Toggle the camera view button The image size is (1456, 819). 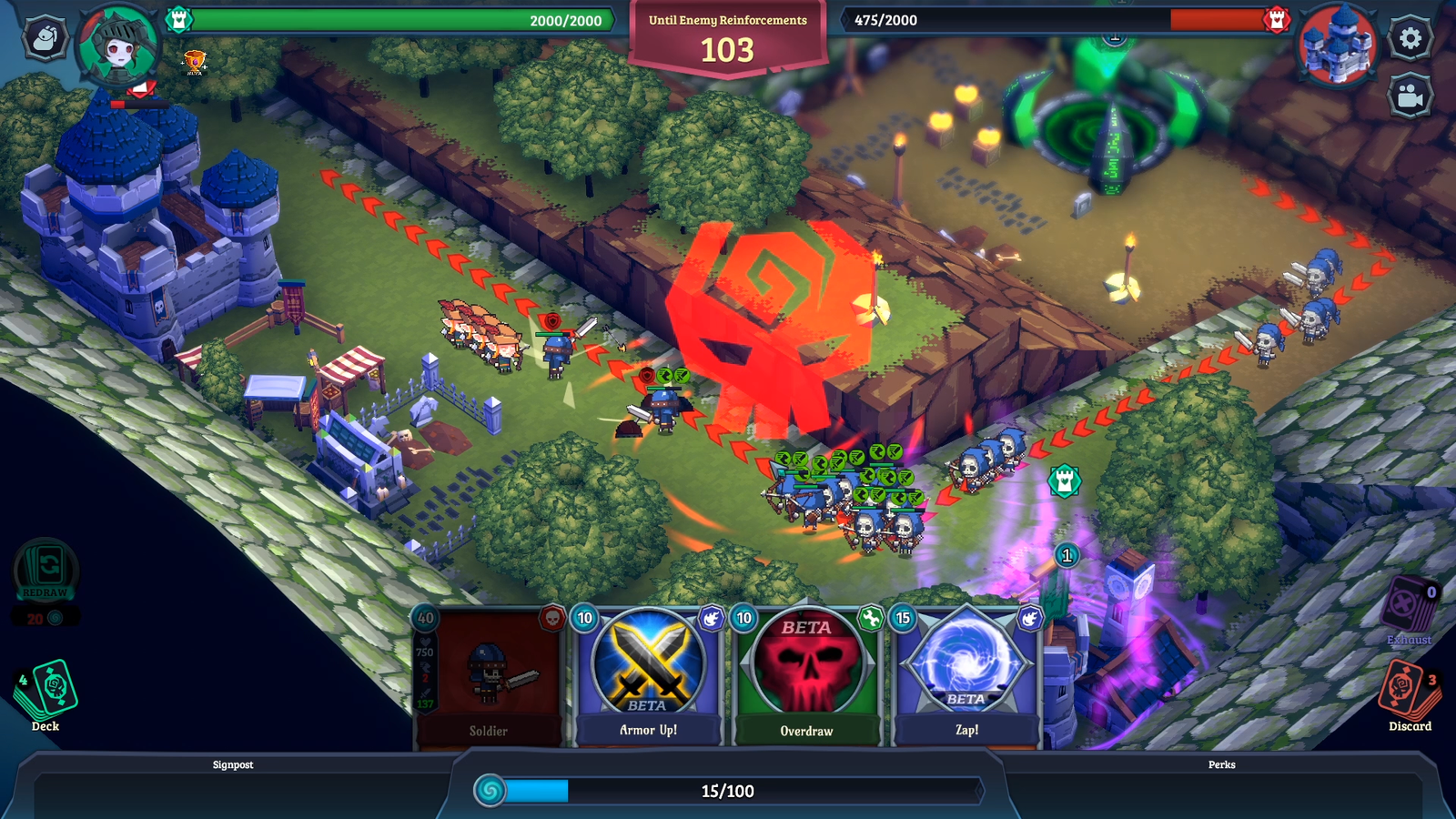[x=1410, y=96]
